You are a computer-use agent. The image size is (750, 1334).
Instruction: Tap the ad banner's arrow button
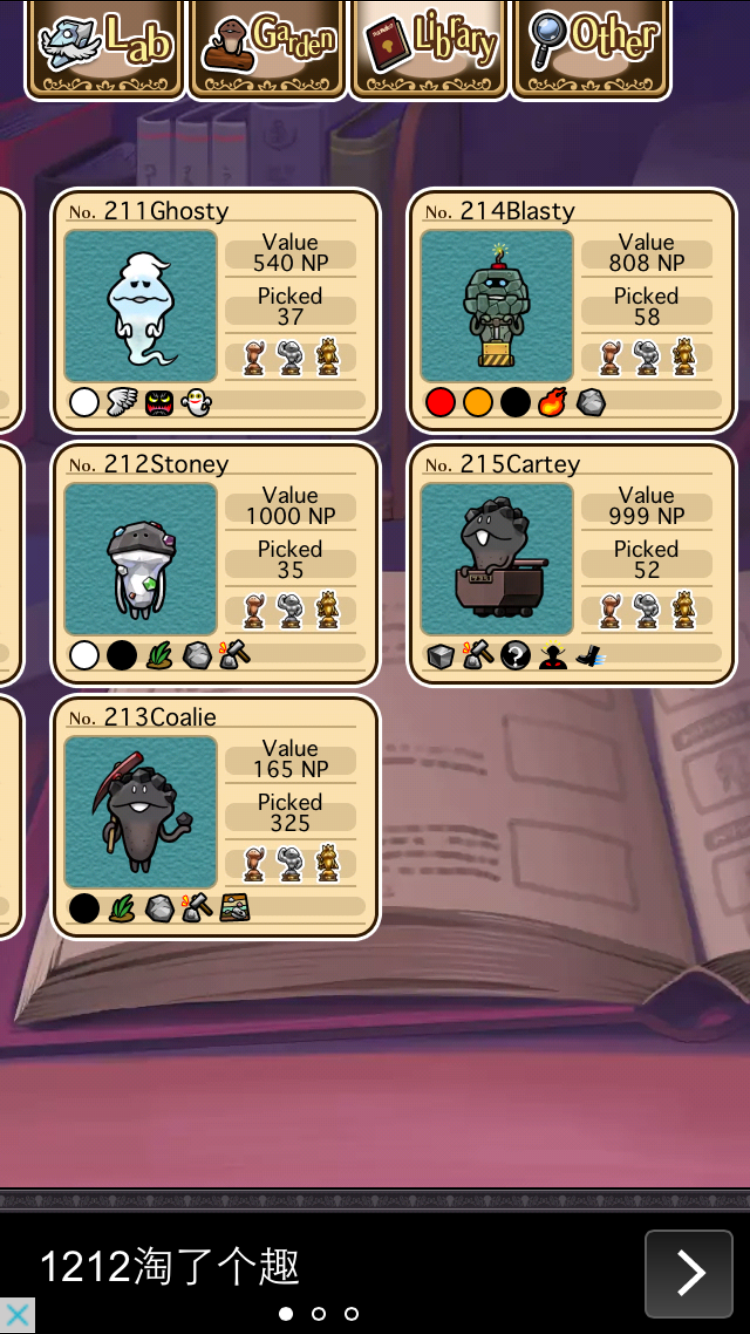point(688,1273)
